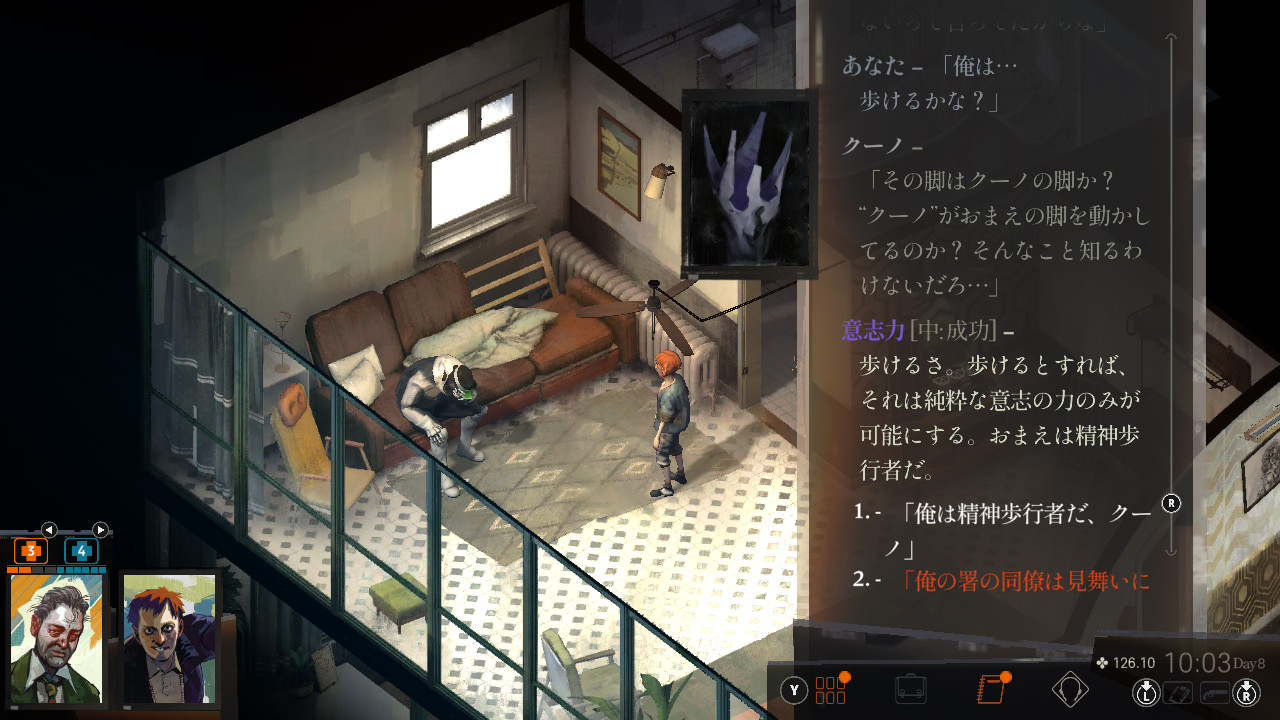1280x720 pixels.
Task: Open the protagonist's portrait in green jacket
Action: pyautogui.click(x=56, y=640)
